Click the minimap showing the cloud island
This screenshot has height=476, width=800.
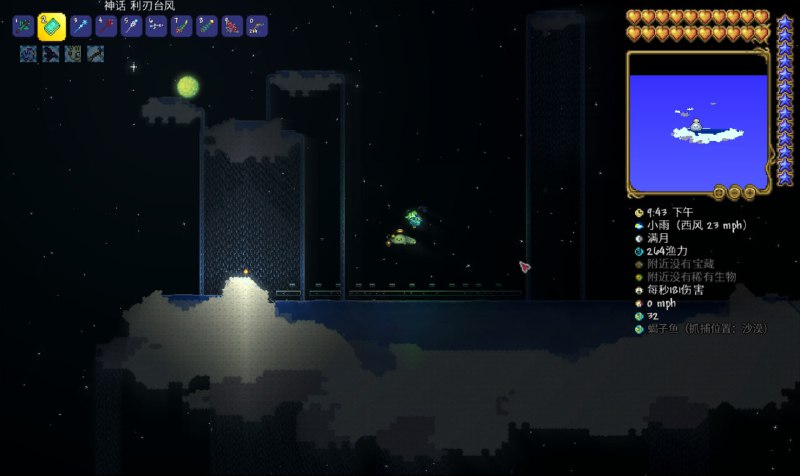[x=696, y=120]
